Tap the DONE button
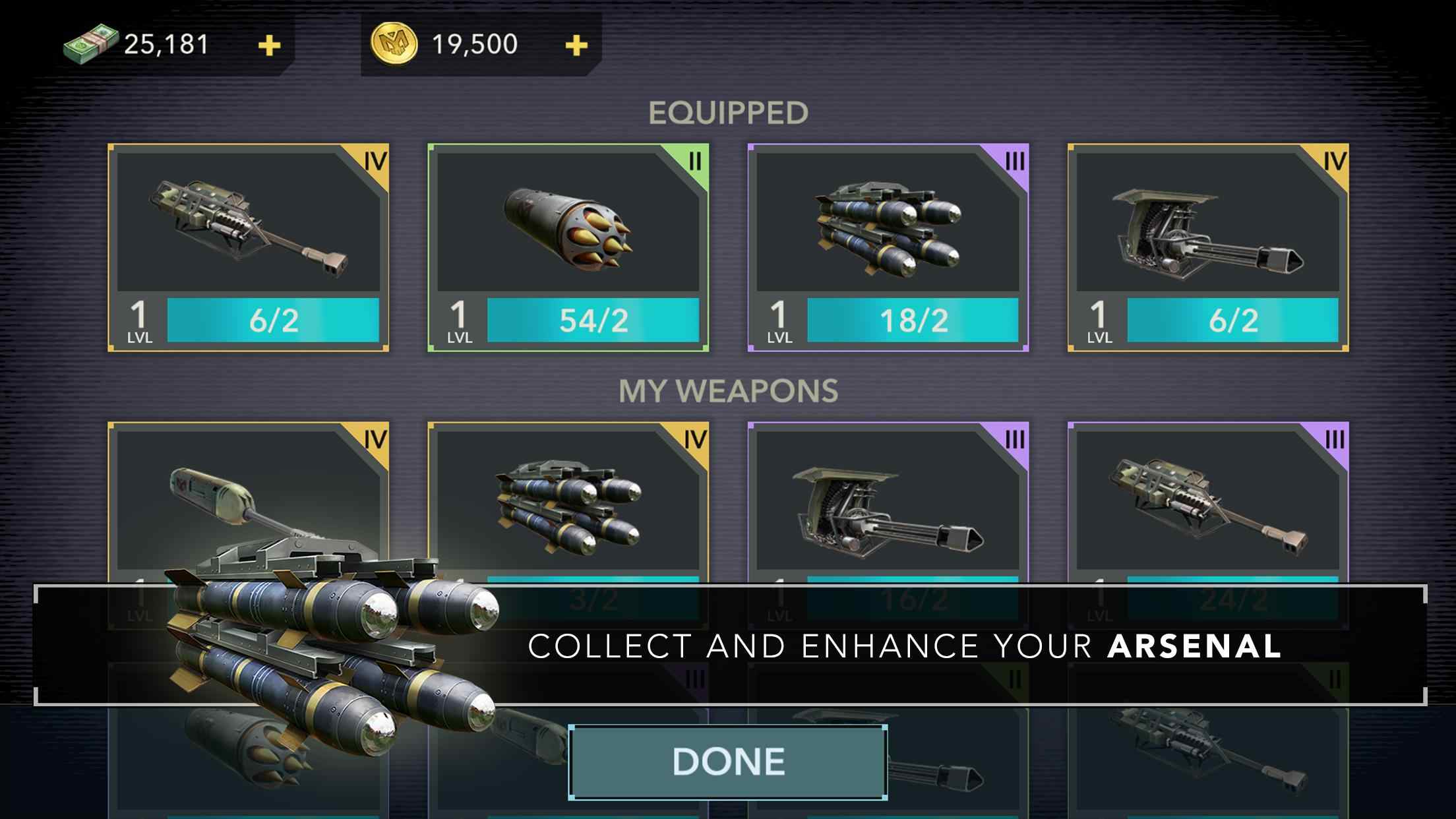The image size is (1456, 819). [728, 762]
